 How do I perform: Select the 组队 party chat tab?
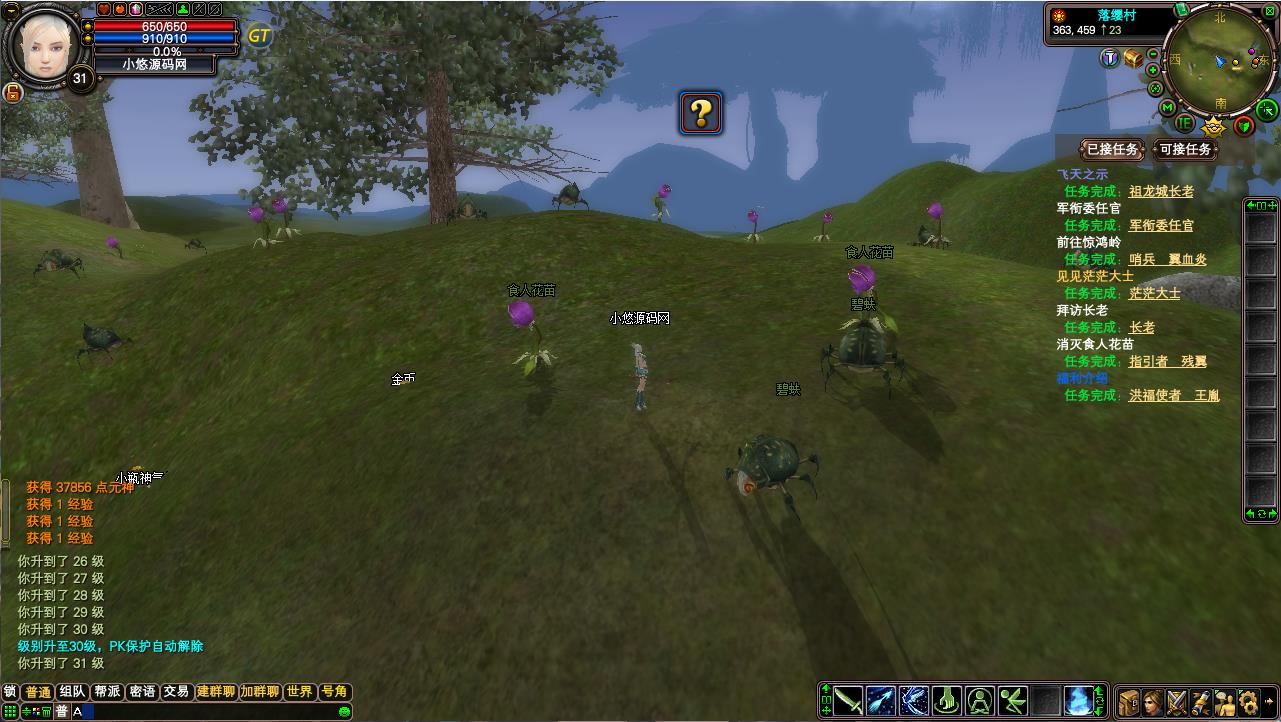tap(72, 692)
